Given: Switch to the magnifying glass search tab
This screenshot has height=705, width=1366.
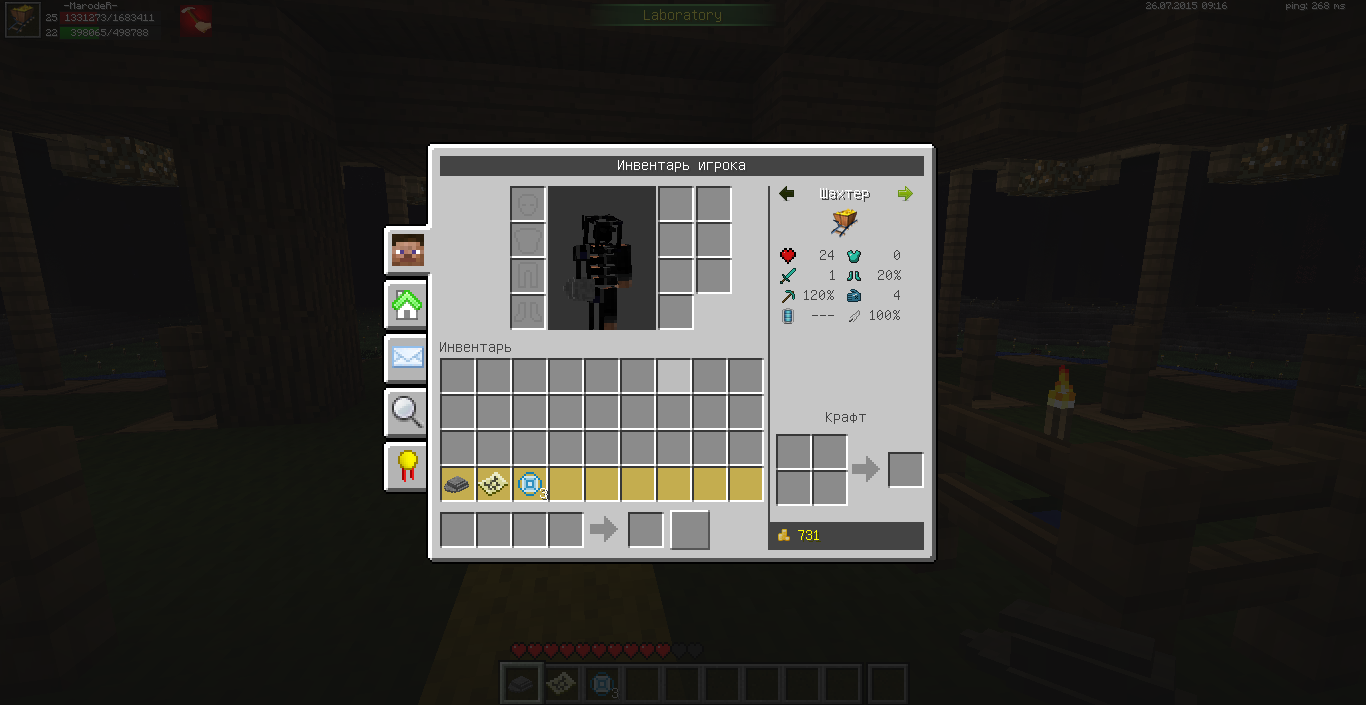Looking at the screenshot, I should (407, 411).
